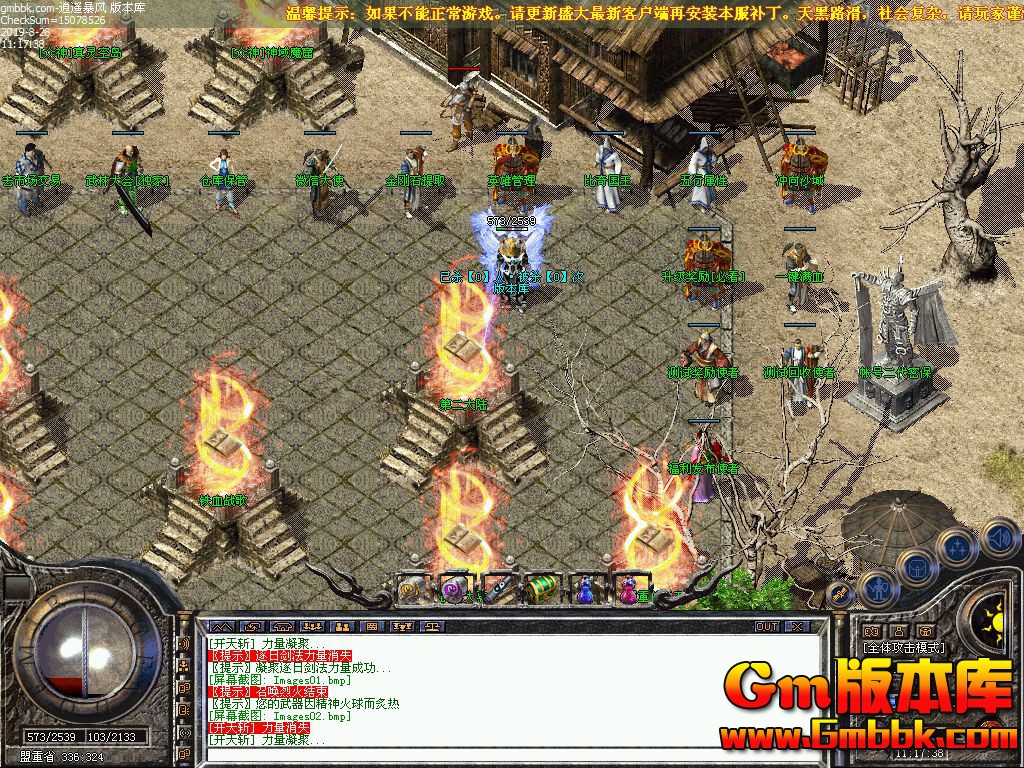Image resolution: width=1024 pixels, height=768 pixels.
Task: Open the character status round button
Action: (x=877, y=589)
